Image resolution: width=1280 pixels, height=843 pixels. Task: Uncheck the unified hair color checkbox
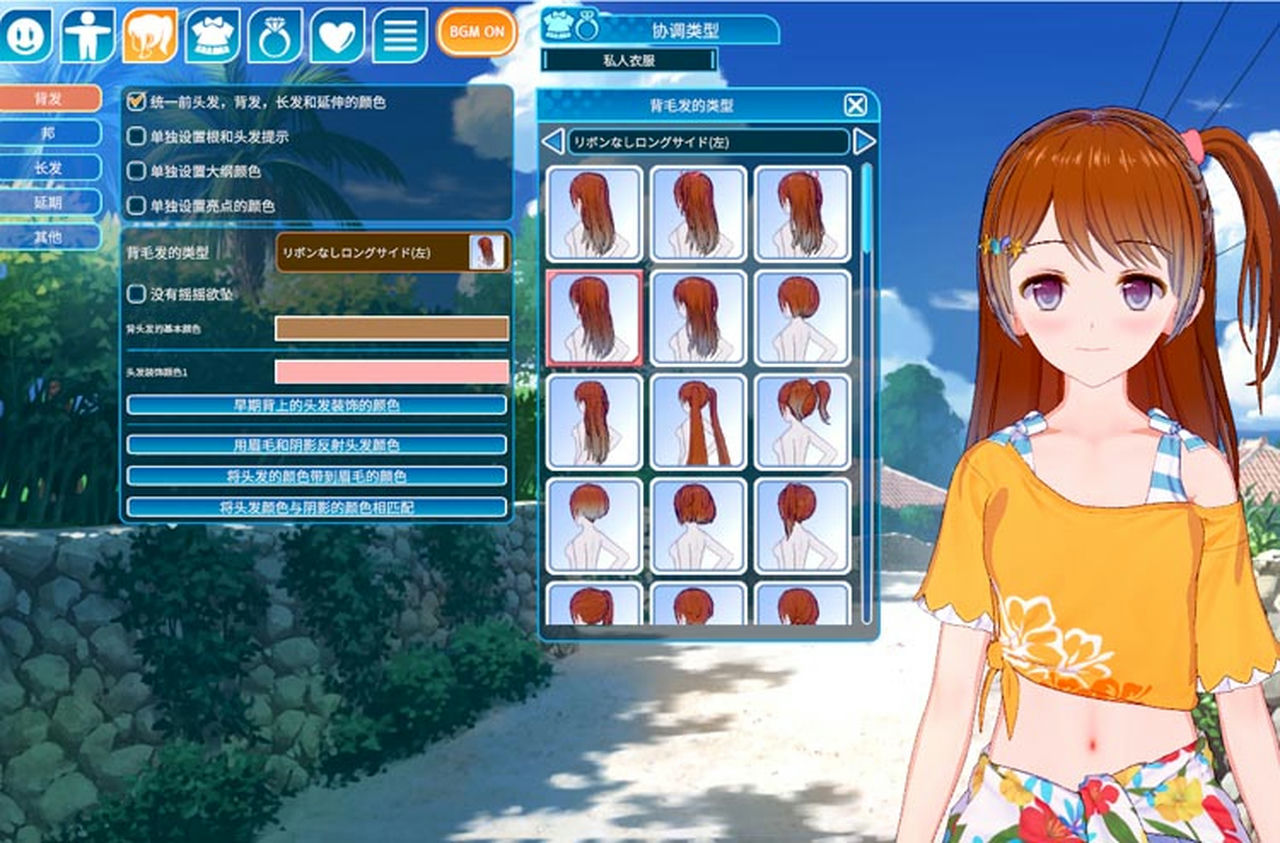[137, 102]
